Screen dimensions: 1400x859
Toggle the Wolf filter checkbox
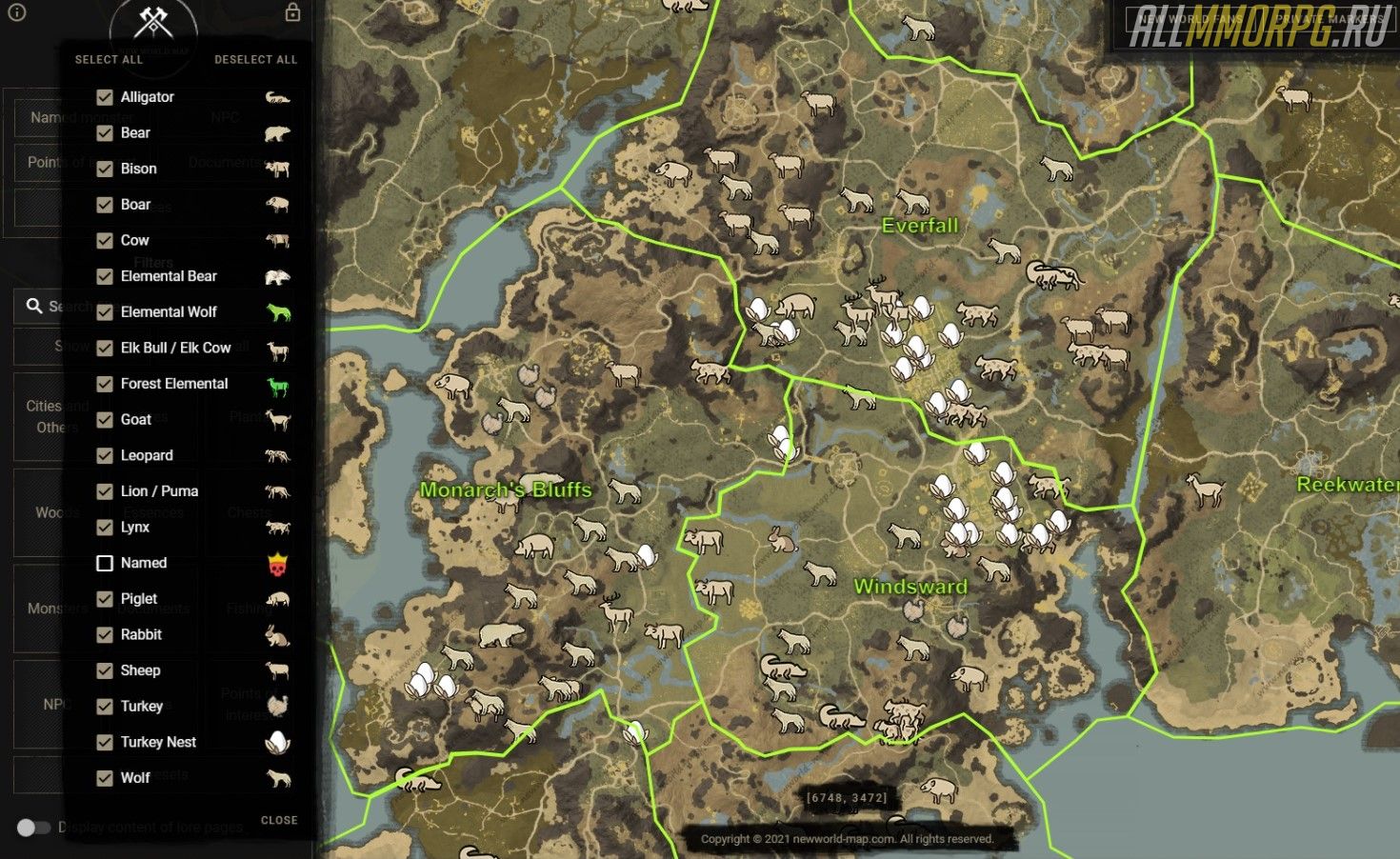click(x=105, y=778)
